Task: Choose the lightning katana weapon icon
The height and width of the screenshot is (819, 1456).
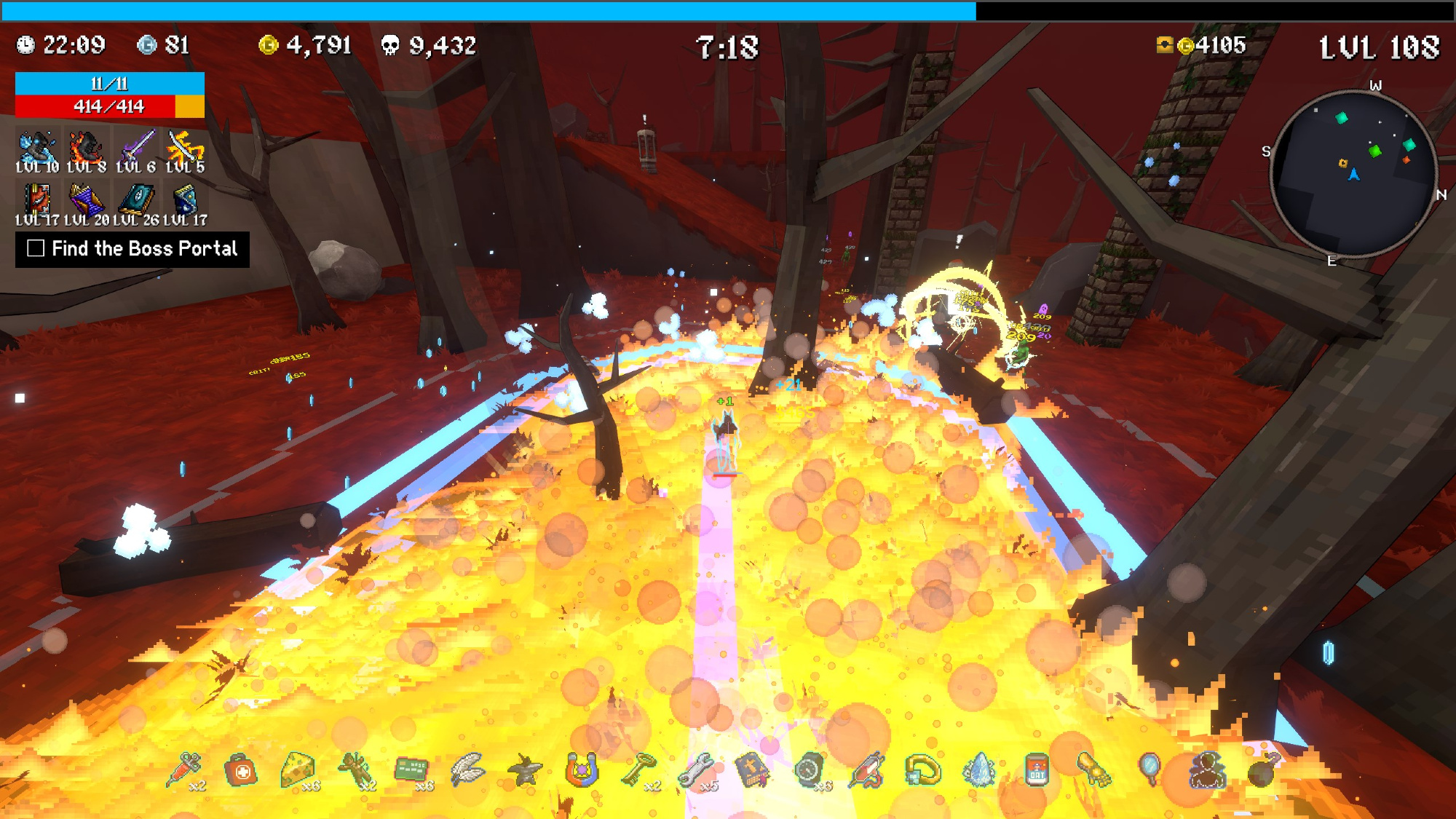Action: pyautogui.click(x=185, y=148)
